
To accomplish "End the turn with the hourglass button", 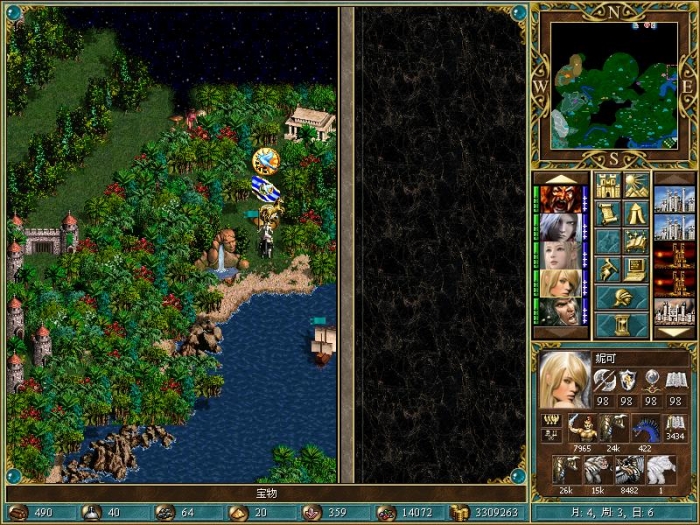I will click(621, 324).
